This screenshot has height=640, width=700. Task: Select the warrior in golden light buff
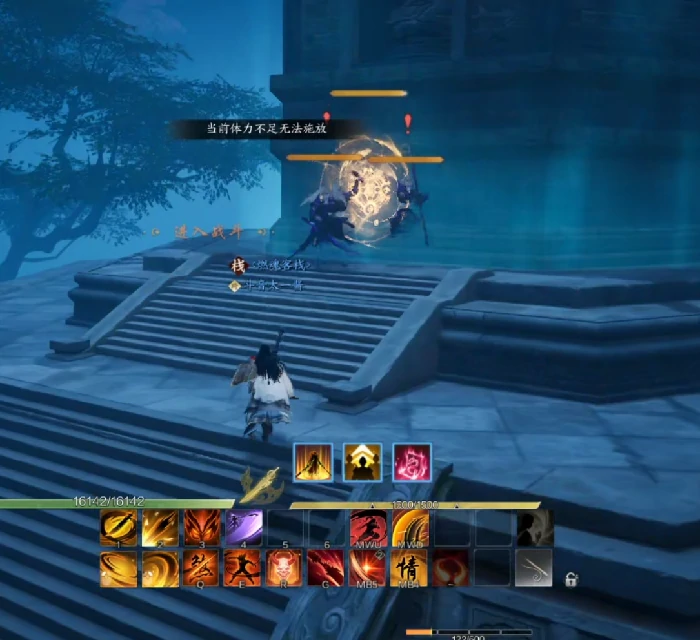312,462
